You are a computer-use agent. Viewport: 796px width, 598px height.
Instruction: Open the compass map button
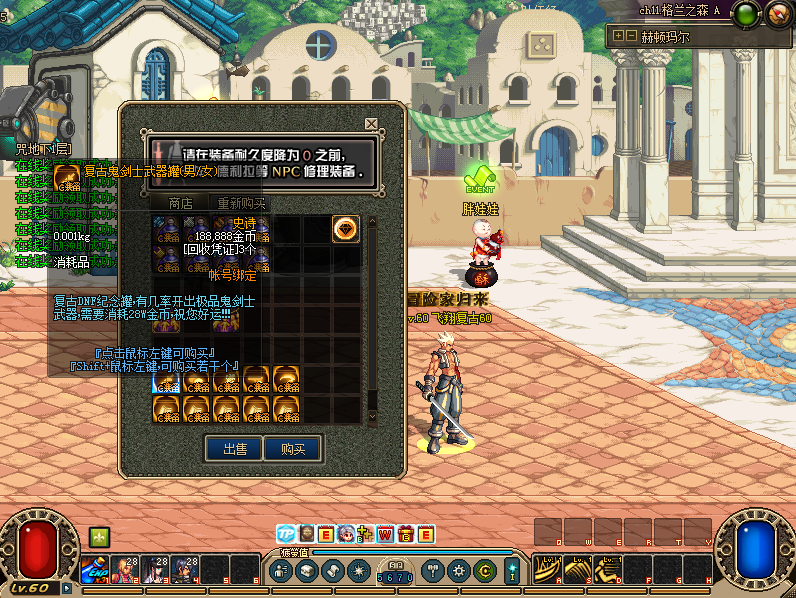click(777, 14)
